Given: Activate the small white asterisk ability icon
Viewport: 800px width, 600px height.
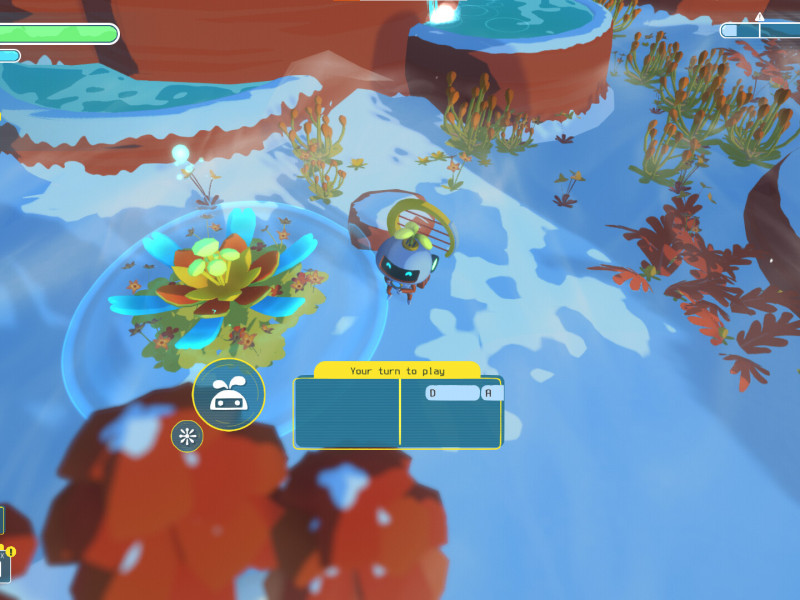Looking at the screenshot, I should [187, 436].
